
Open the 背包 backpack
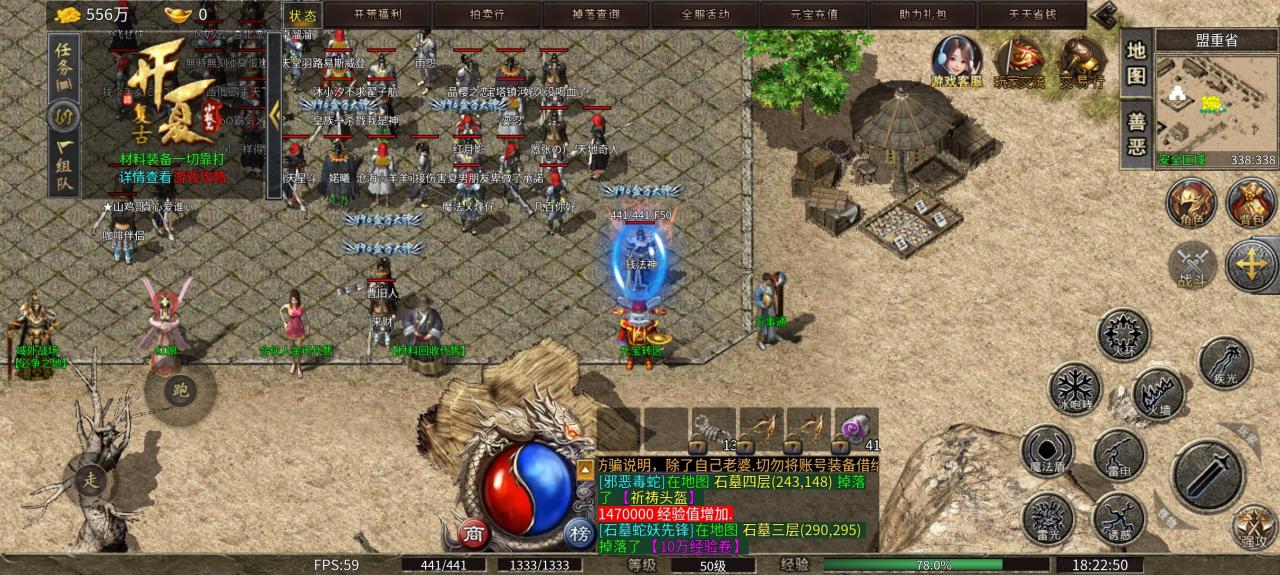click(x=1250, y=203)
